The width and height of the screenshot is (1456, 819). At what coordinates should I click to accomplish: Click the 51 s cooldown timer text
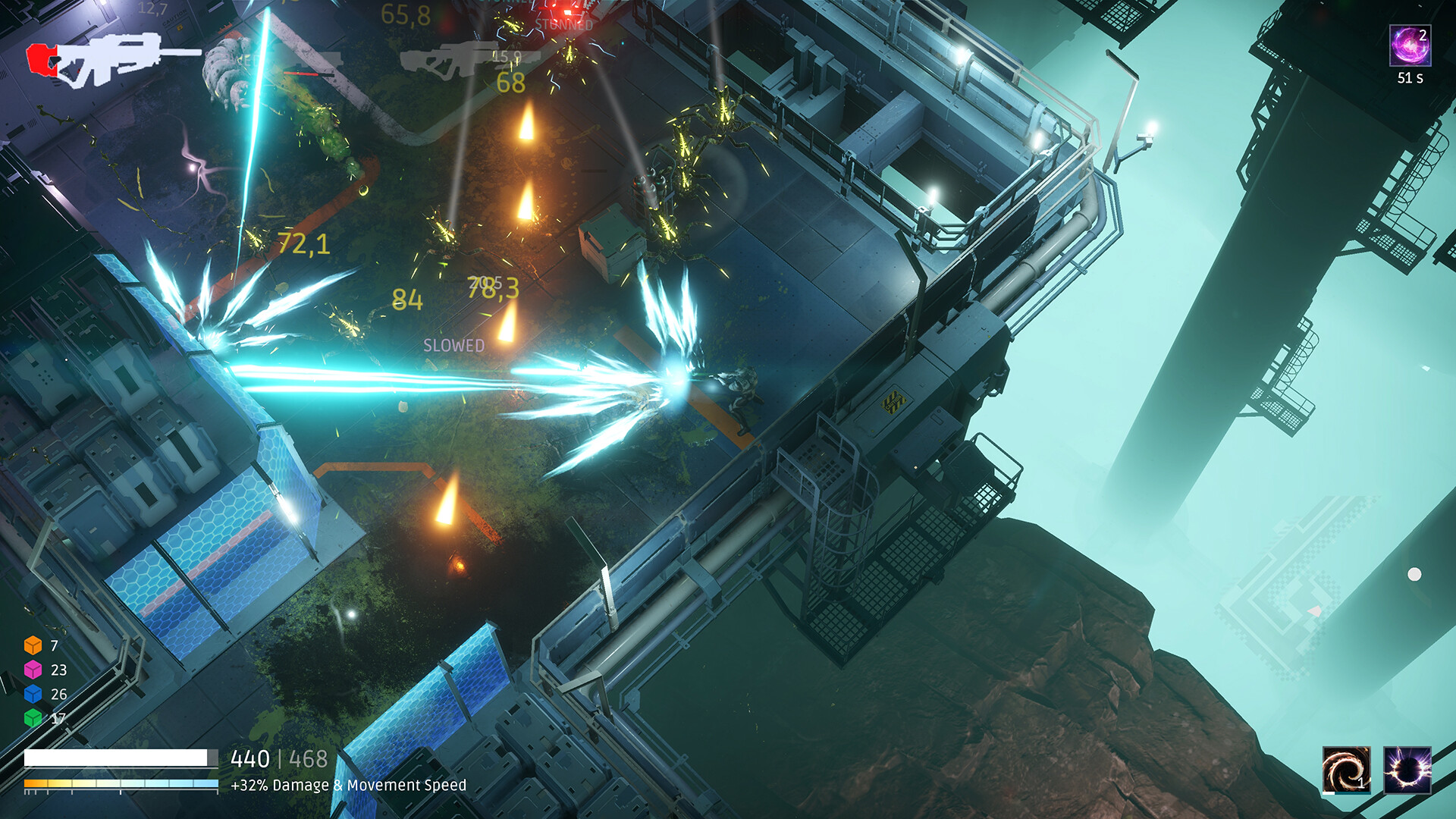[1410, 76]
